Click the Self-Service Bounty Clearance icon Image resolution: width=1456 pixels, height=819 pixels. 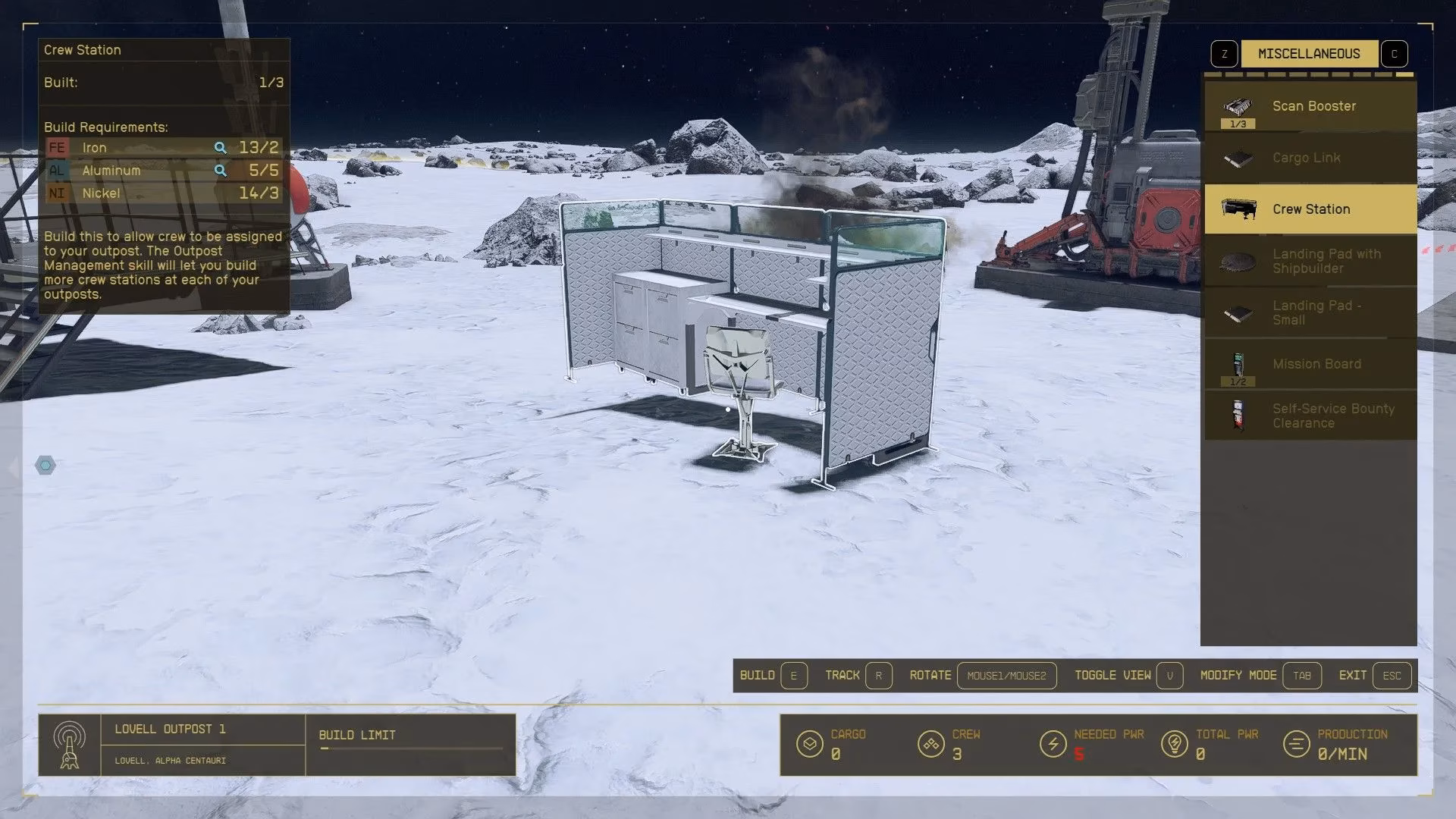click(x=1238, y=416)
